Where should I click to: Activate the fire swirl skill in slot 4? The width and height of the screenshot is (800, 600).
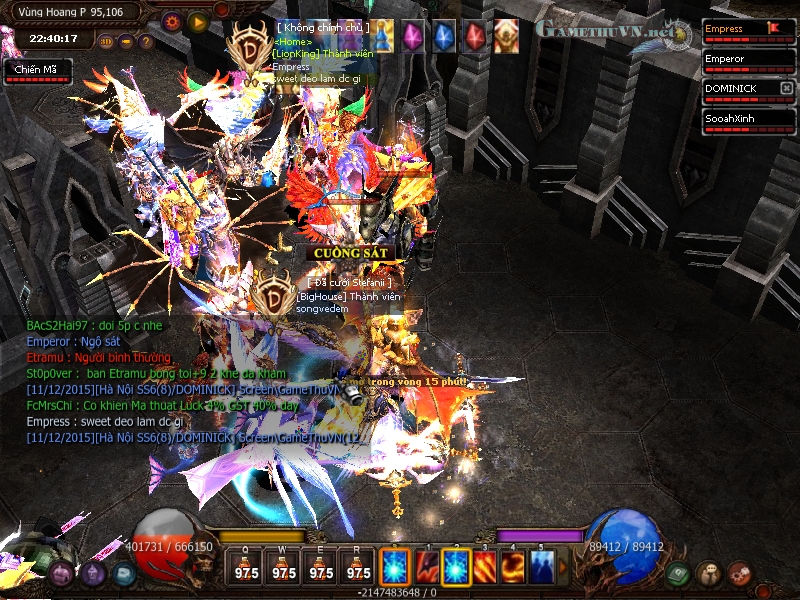(514, 567)
